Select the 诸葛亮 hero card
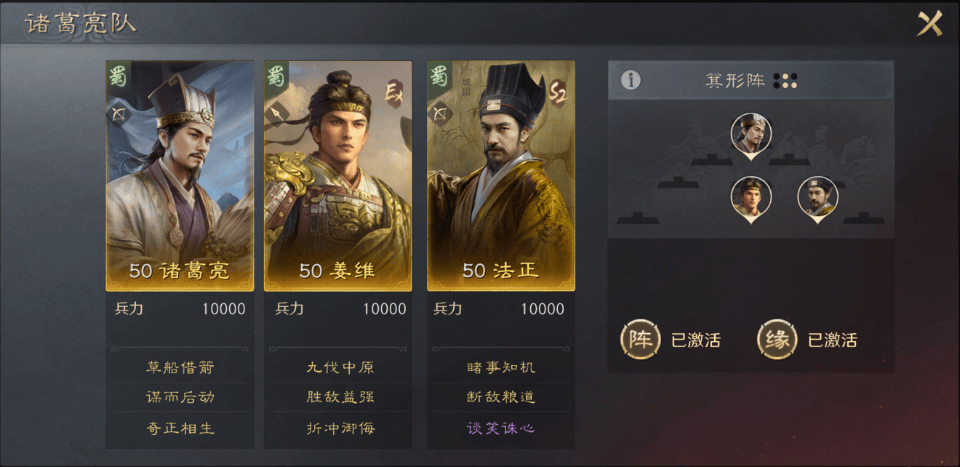 pos(180,175)
